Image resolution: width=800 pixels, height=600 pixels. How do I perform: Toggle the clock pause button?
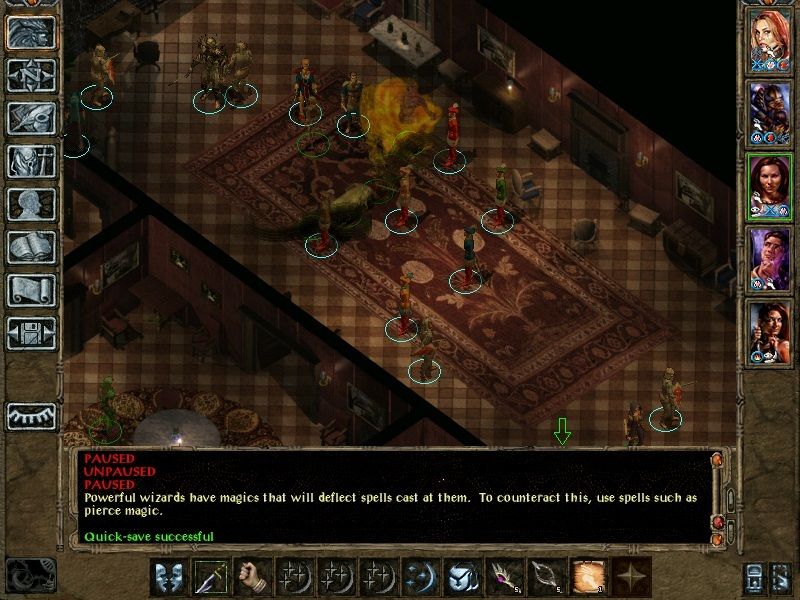click(30, 575)
